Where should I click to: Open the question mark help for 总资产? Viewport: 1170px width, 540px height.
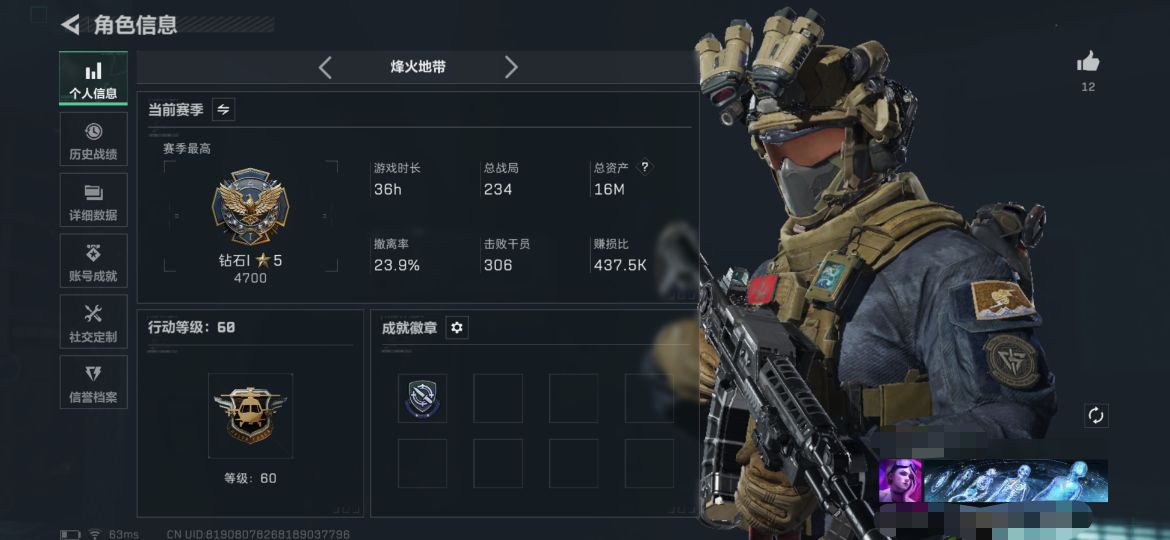645,168
